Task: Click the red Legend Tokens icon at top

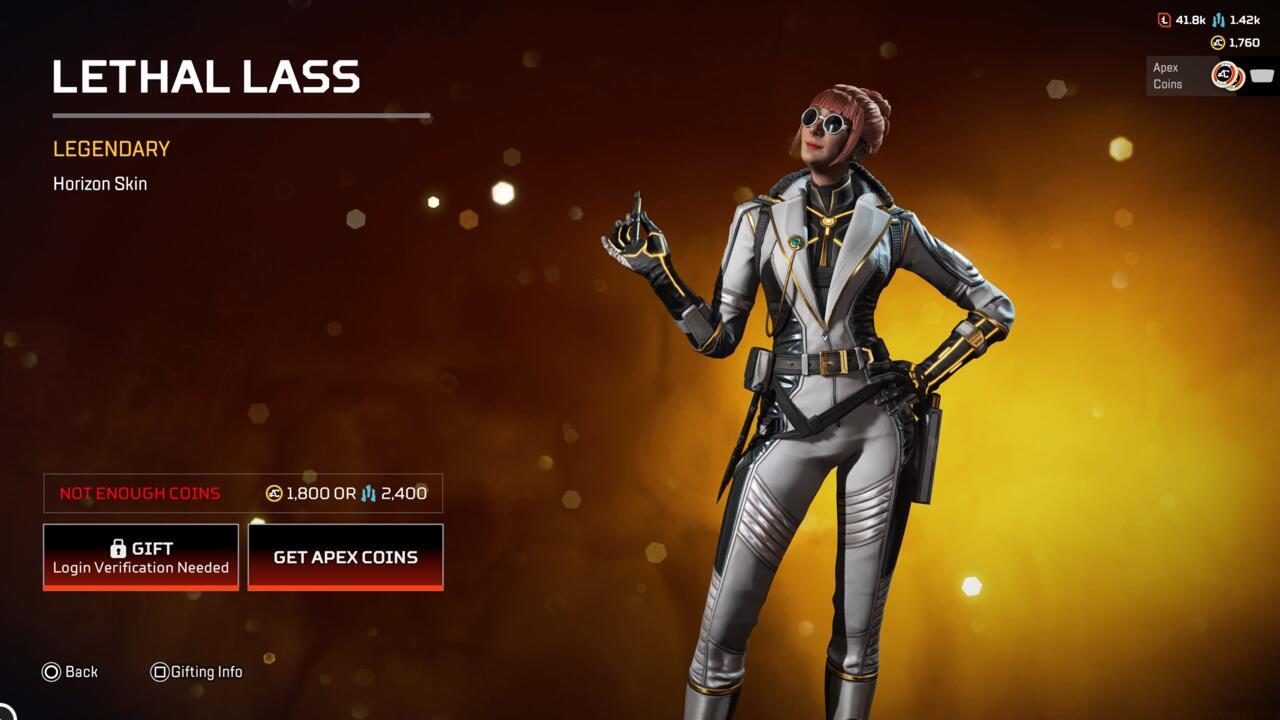Action: (x=1165, y=19)
